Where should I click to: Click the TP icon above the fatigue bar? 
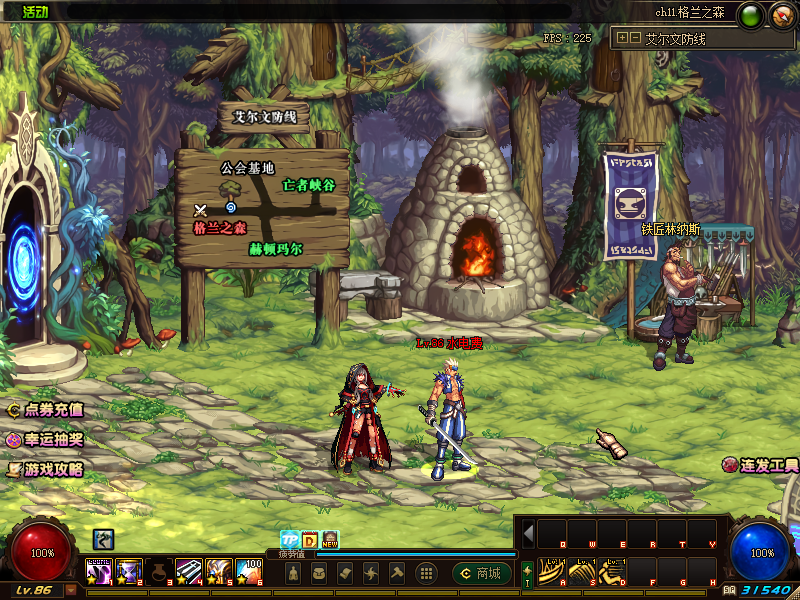(289, 539)
